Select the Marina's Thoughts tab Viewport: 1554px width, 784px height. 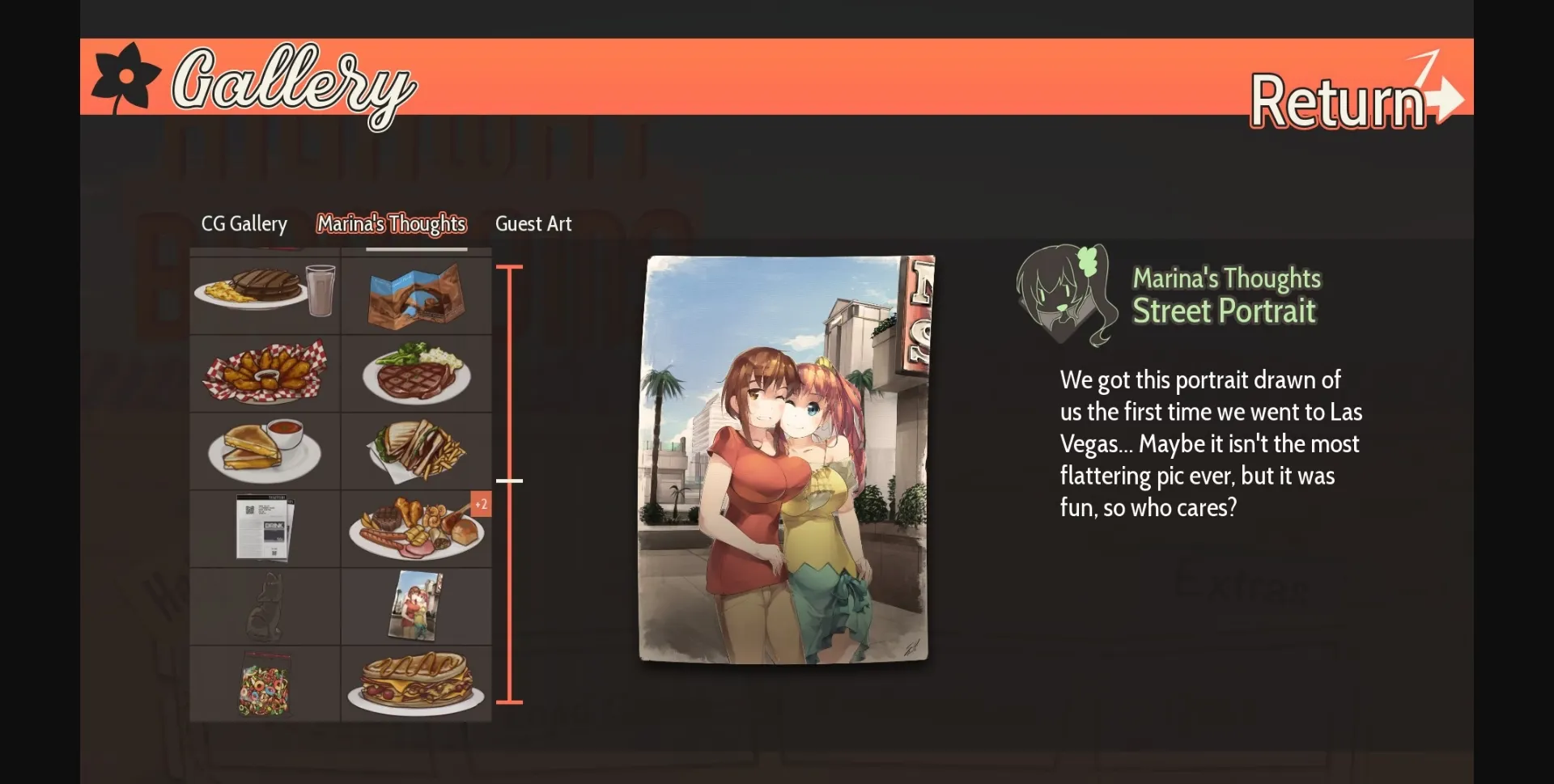click(391, 224)
